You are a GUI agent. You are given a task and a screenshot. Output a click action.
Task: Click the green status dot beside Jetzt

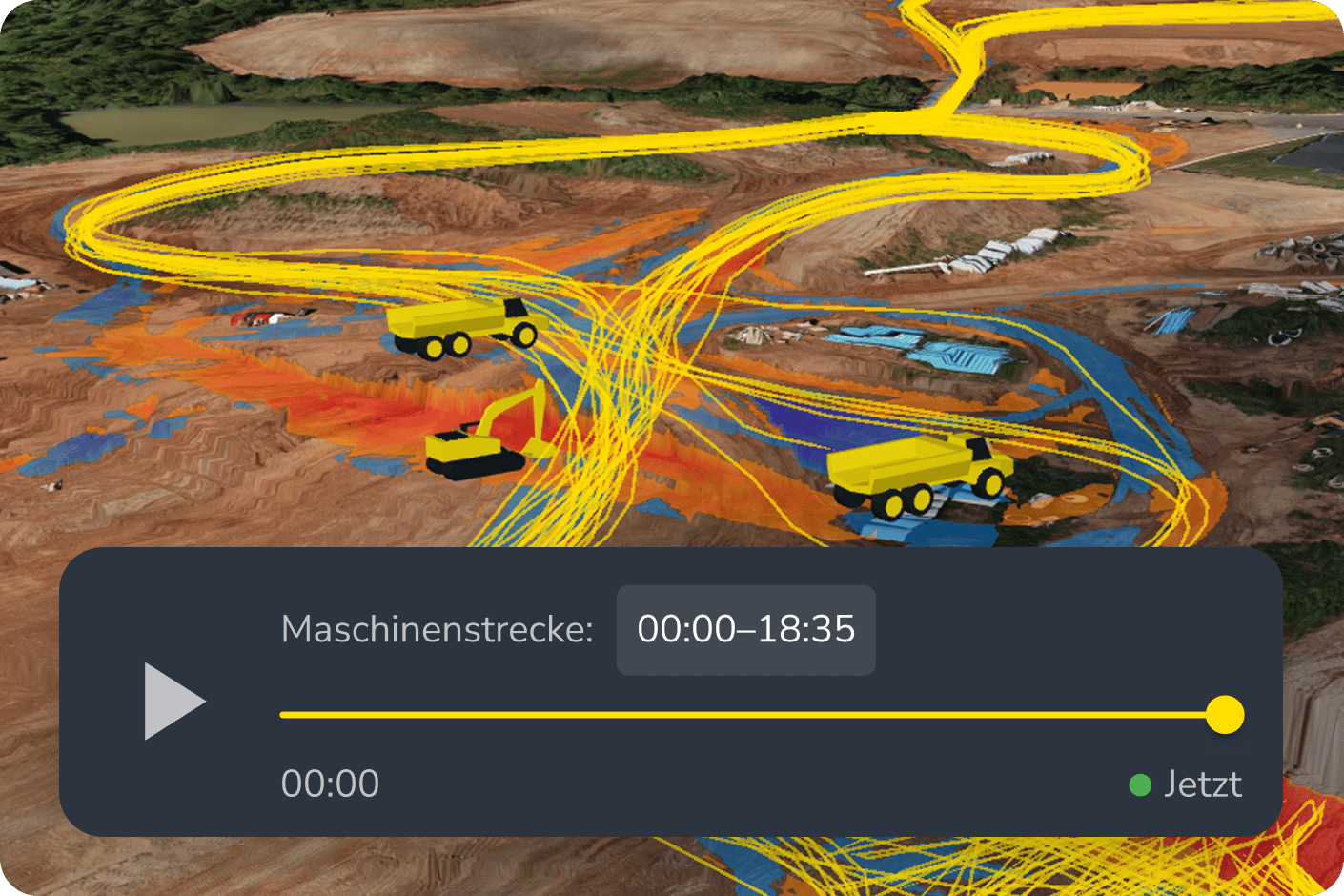pos(1141,784)
